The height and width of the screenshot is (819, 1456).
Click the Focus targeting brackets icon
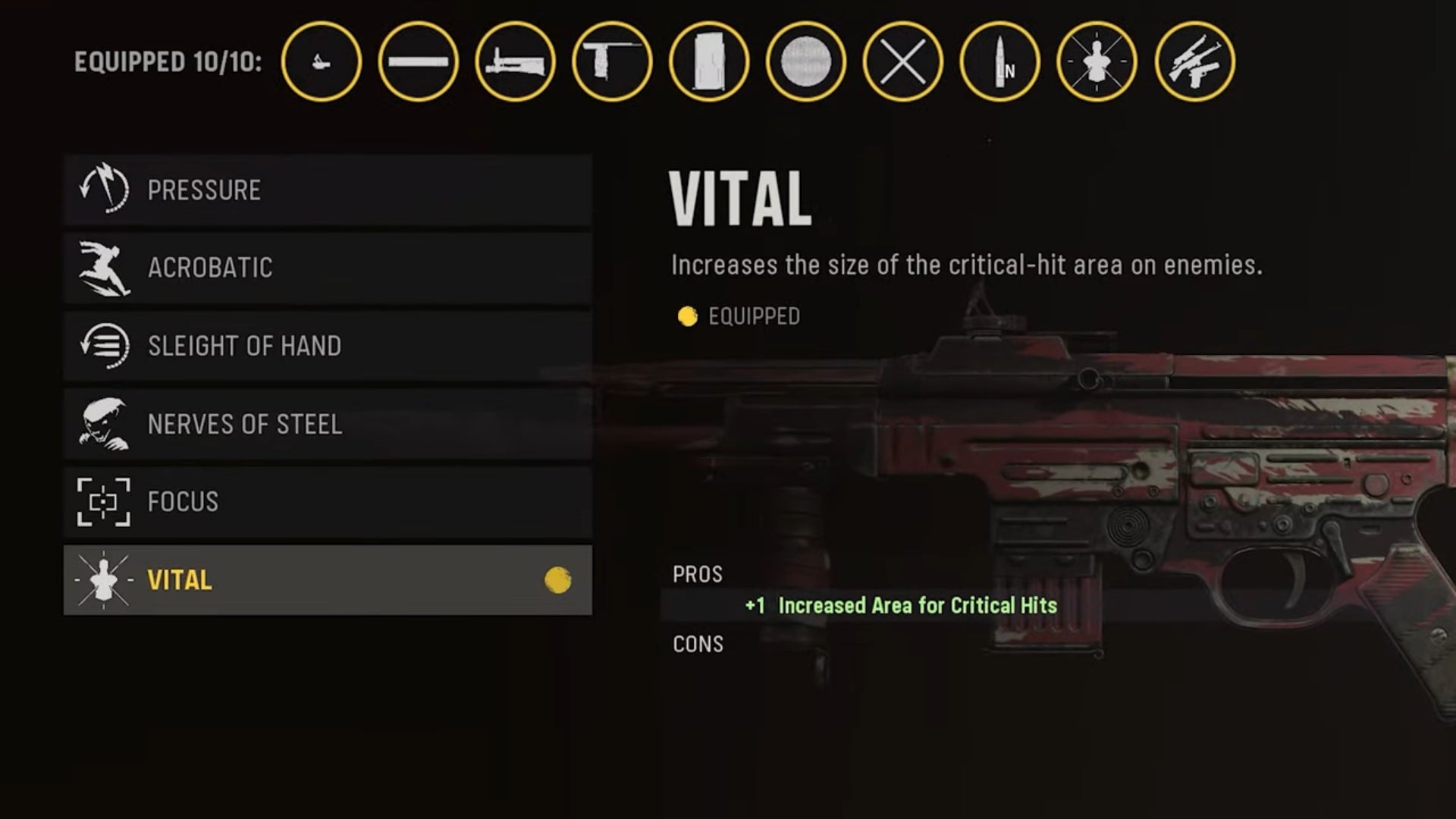click(x=104, y=501)
